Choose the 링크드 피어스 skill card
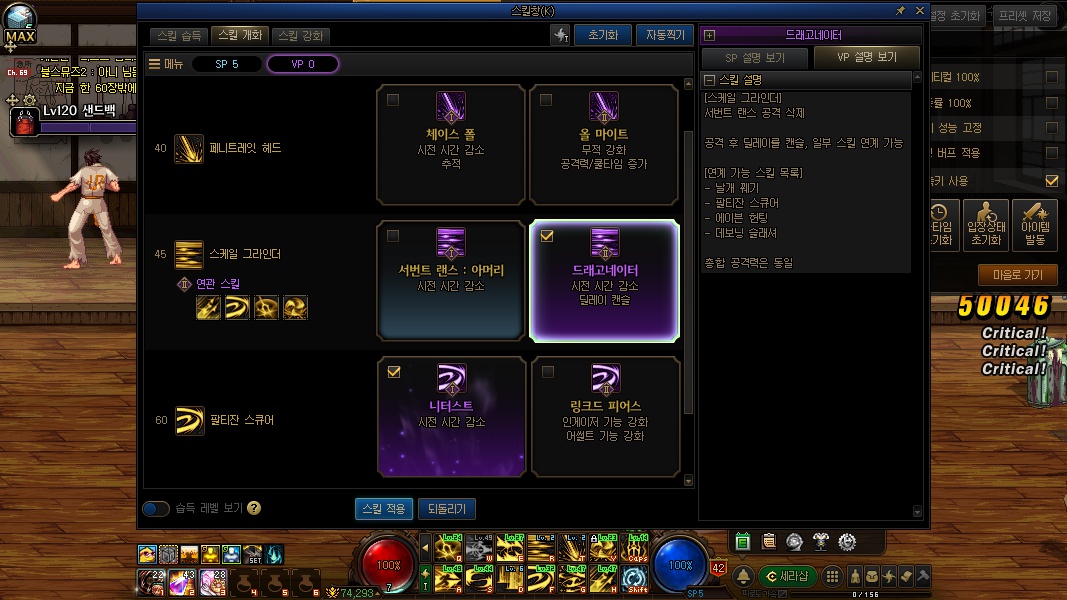Screen dimensions: 1067x600 (x=604, y=416)
